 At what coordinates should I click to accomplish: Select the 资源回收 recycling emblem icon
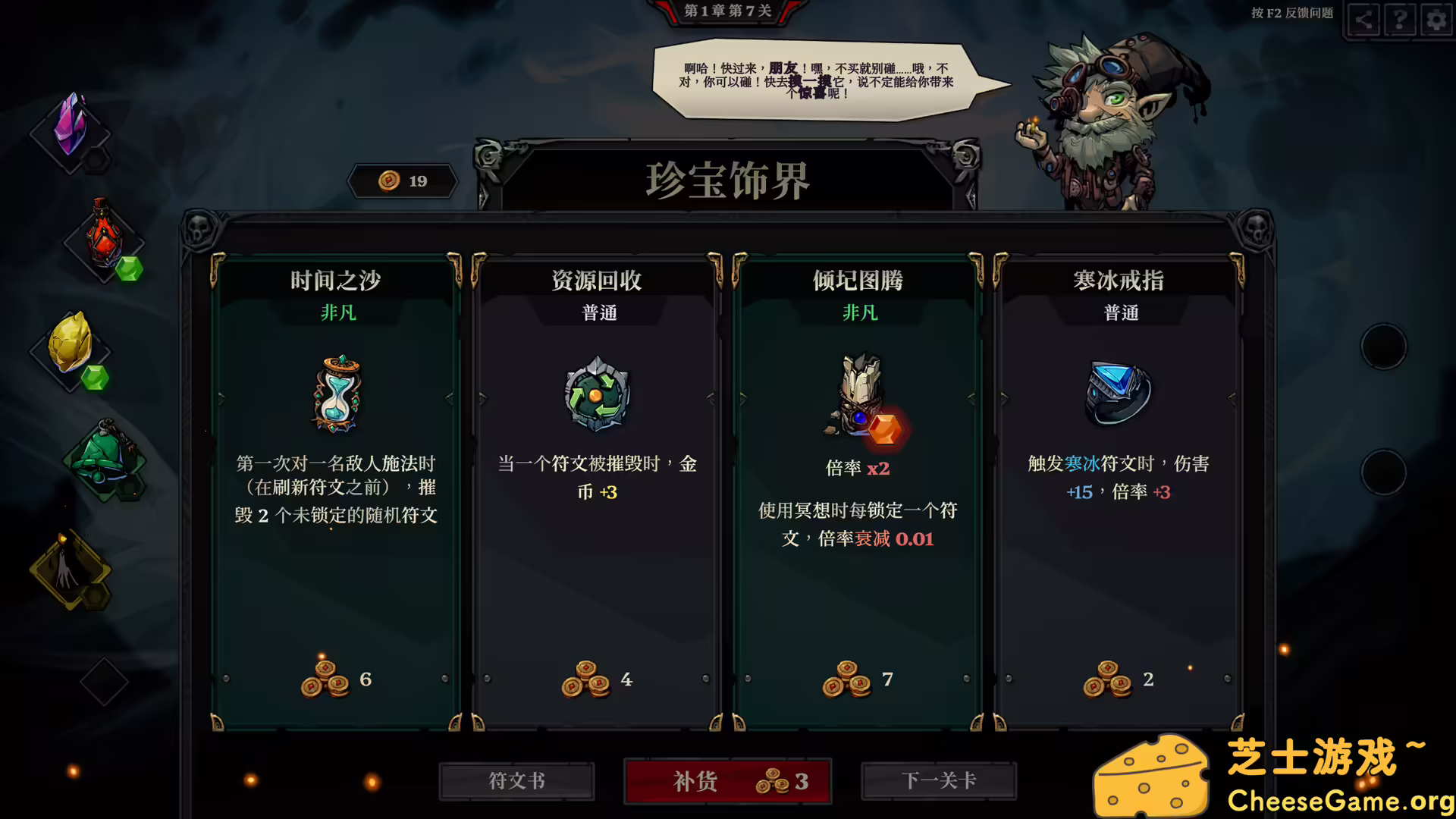click(596, 394)
